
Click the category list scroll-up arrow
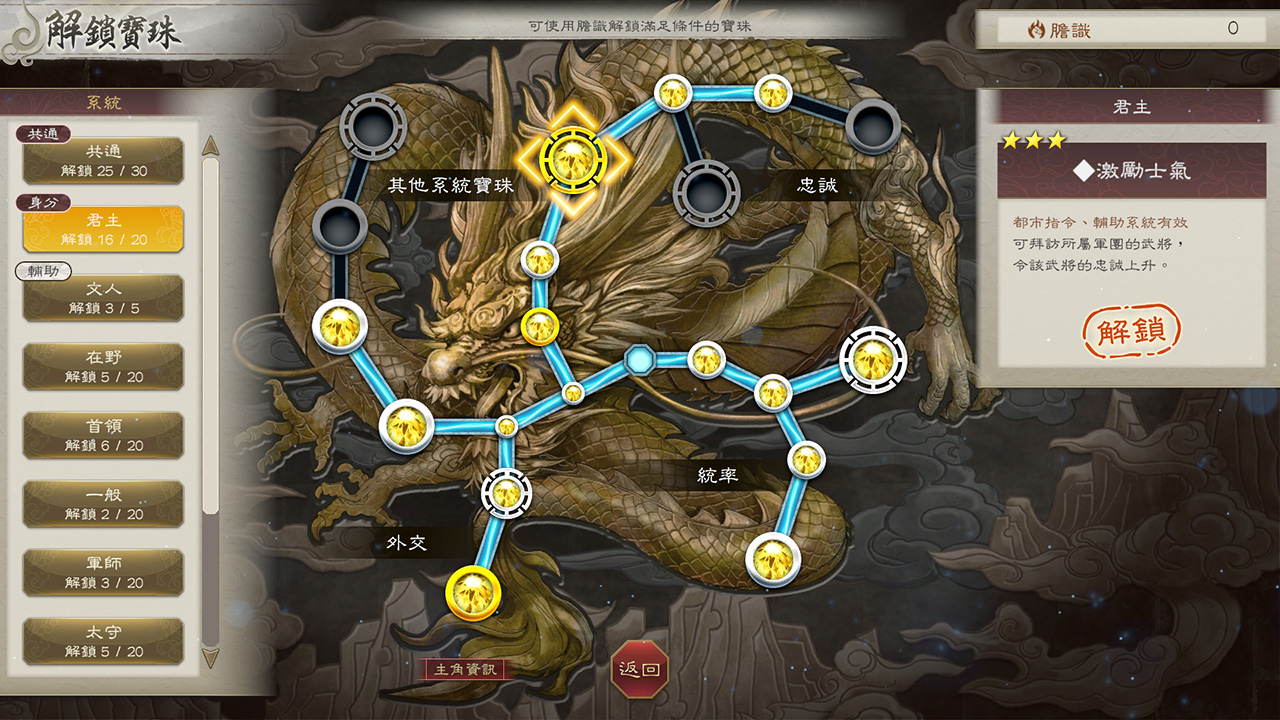click(211, 146)
